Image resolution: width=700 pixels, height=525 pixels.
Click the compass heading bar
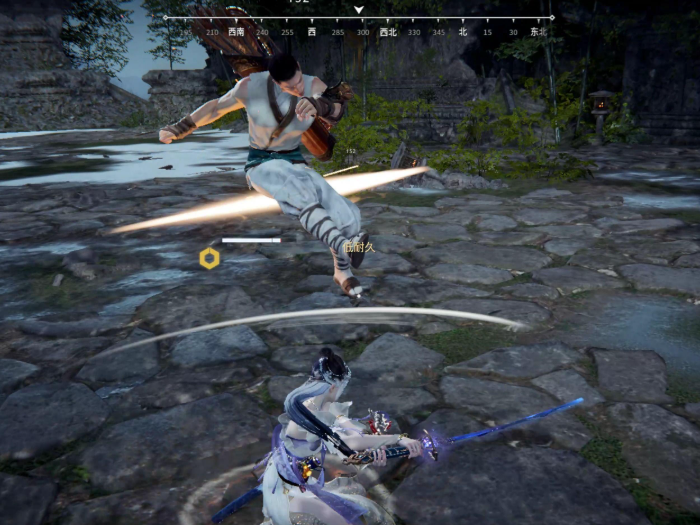click(358, 25)
